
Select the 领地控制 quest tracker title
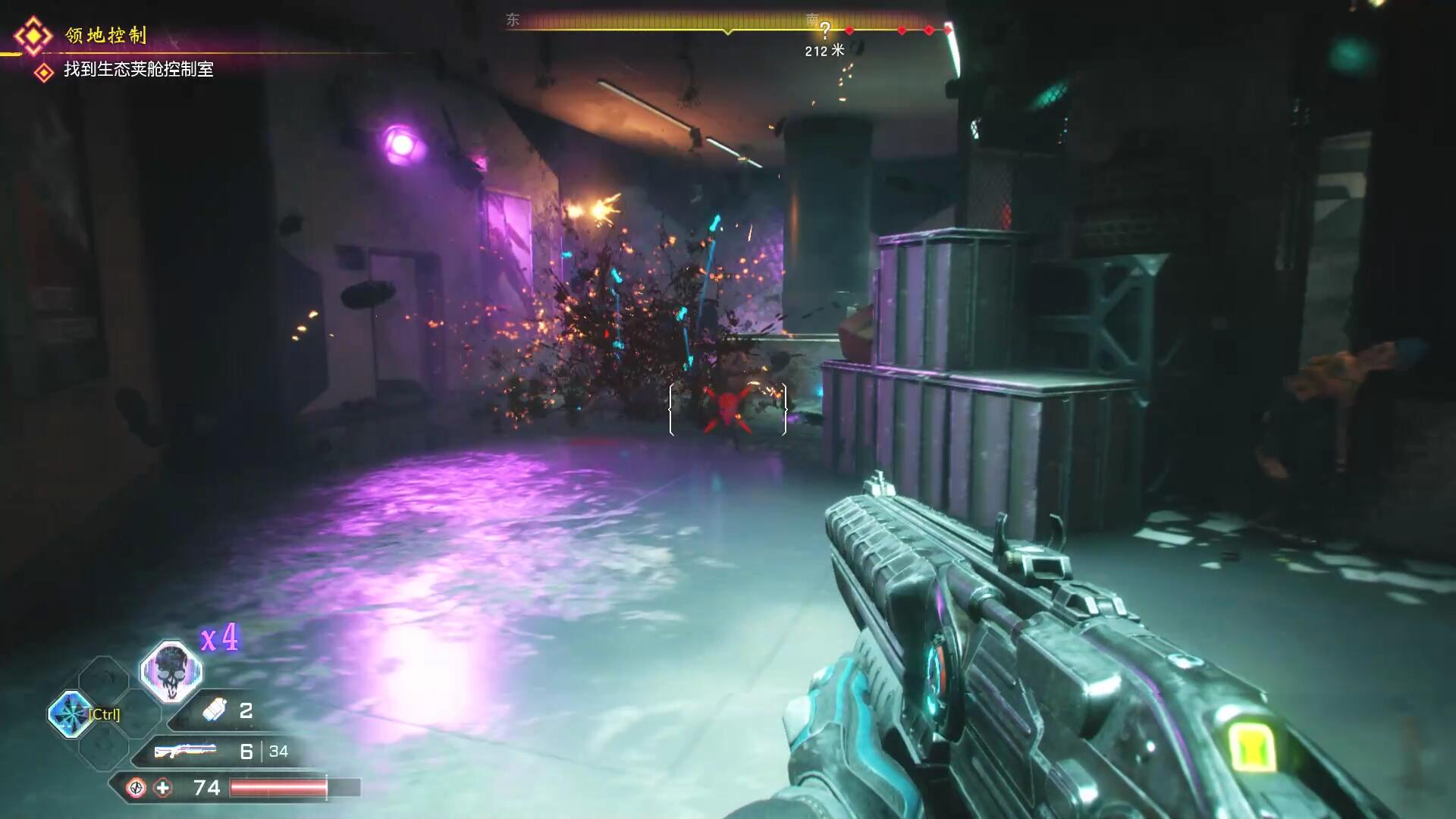(105, 35)
